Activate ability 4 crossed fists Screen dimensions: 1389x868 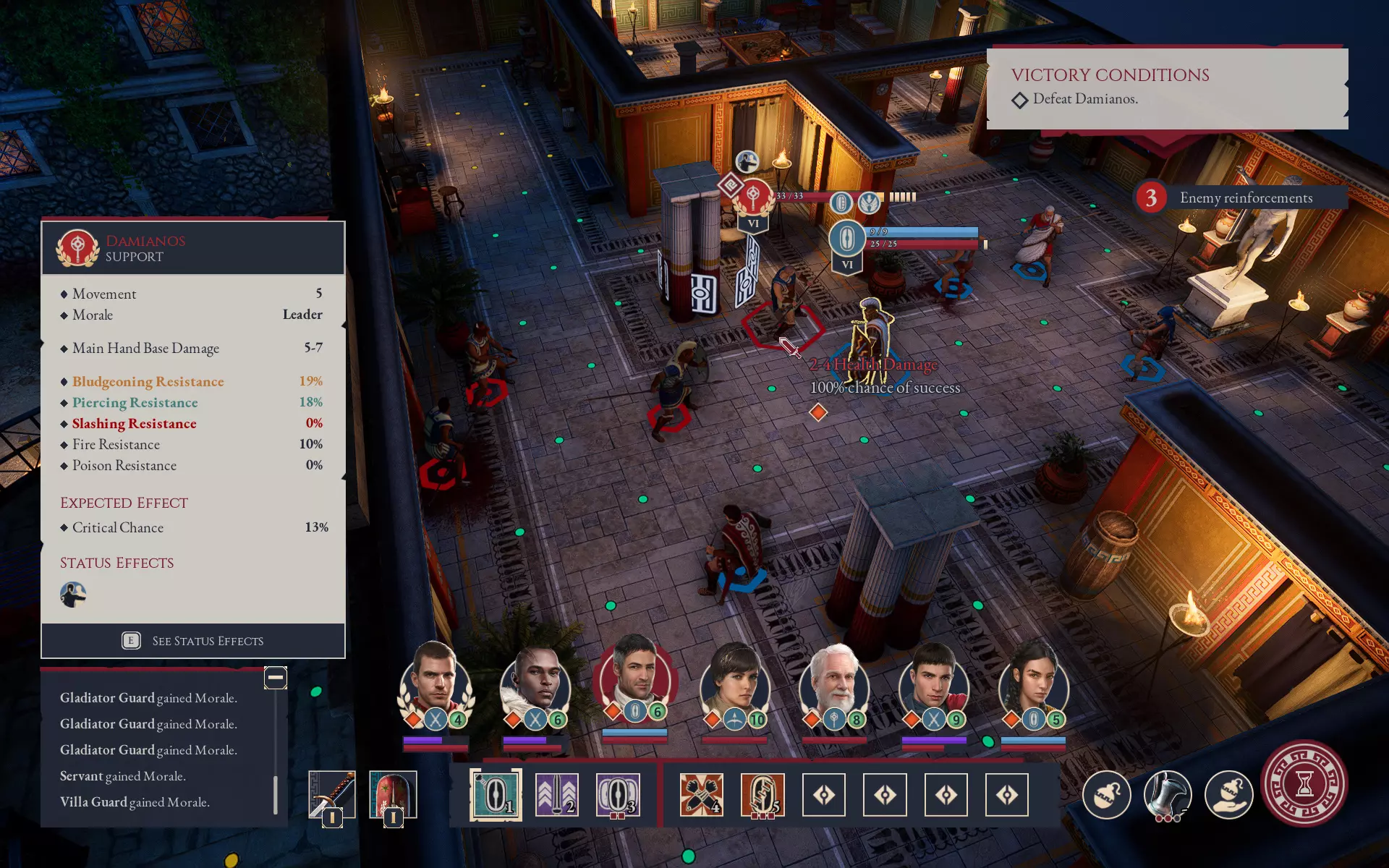[701, 794]
